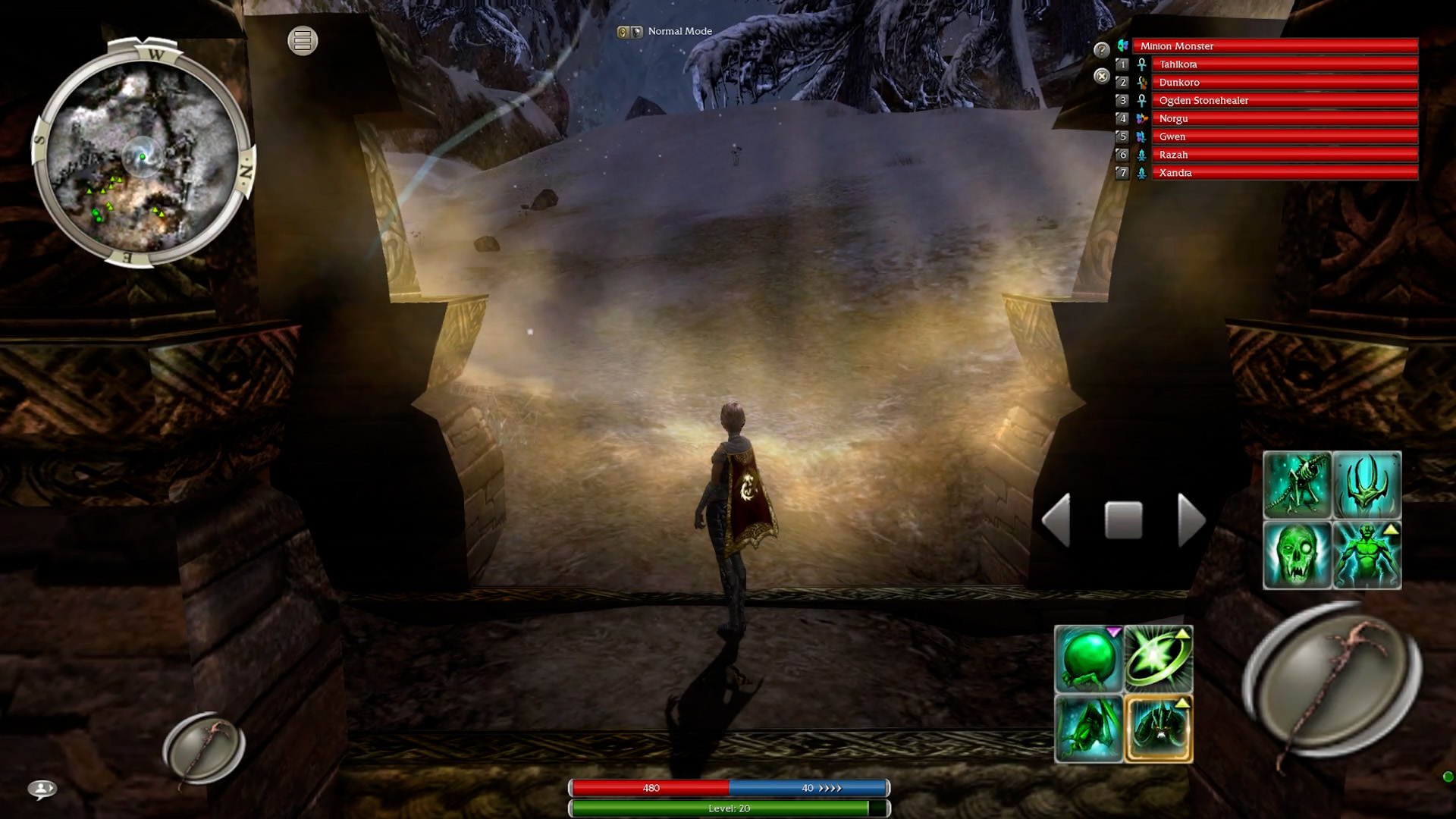Choose Ogden Stonehealer party row

tap(1284, 101)
